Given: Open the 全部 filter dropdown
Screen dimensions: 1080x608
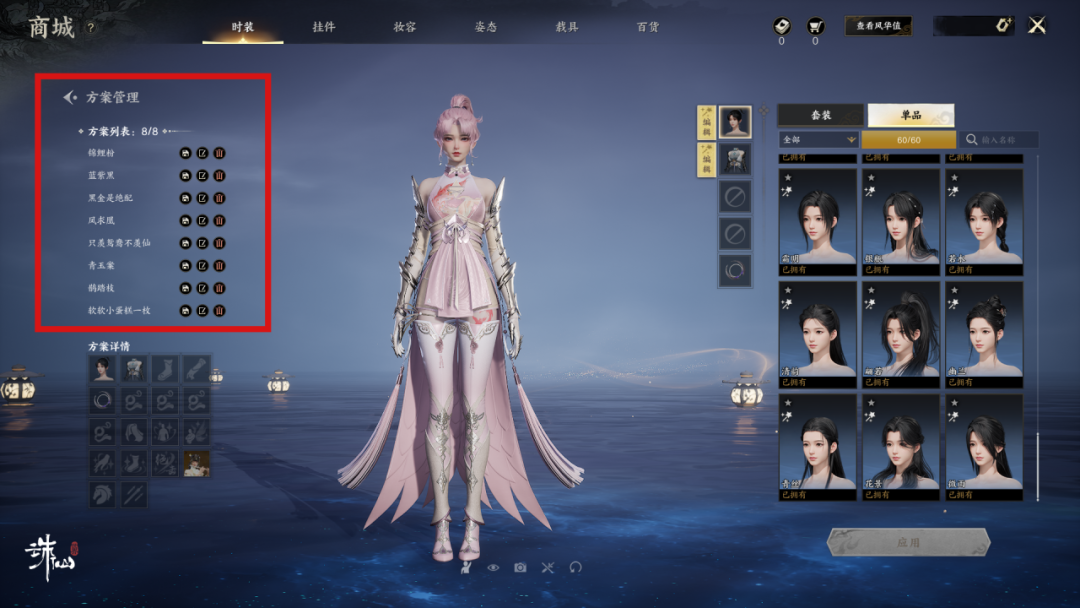Looking at the screenshot, I should pos(819,140).
